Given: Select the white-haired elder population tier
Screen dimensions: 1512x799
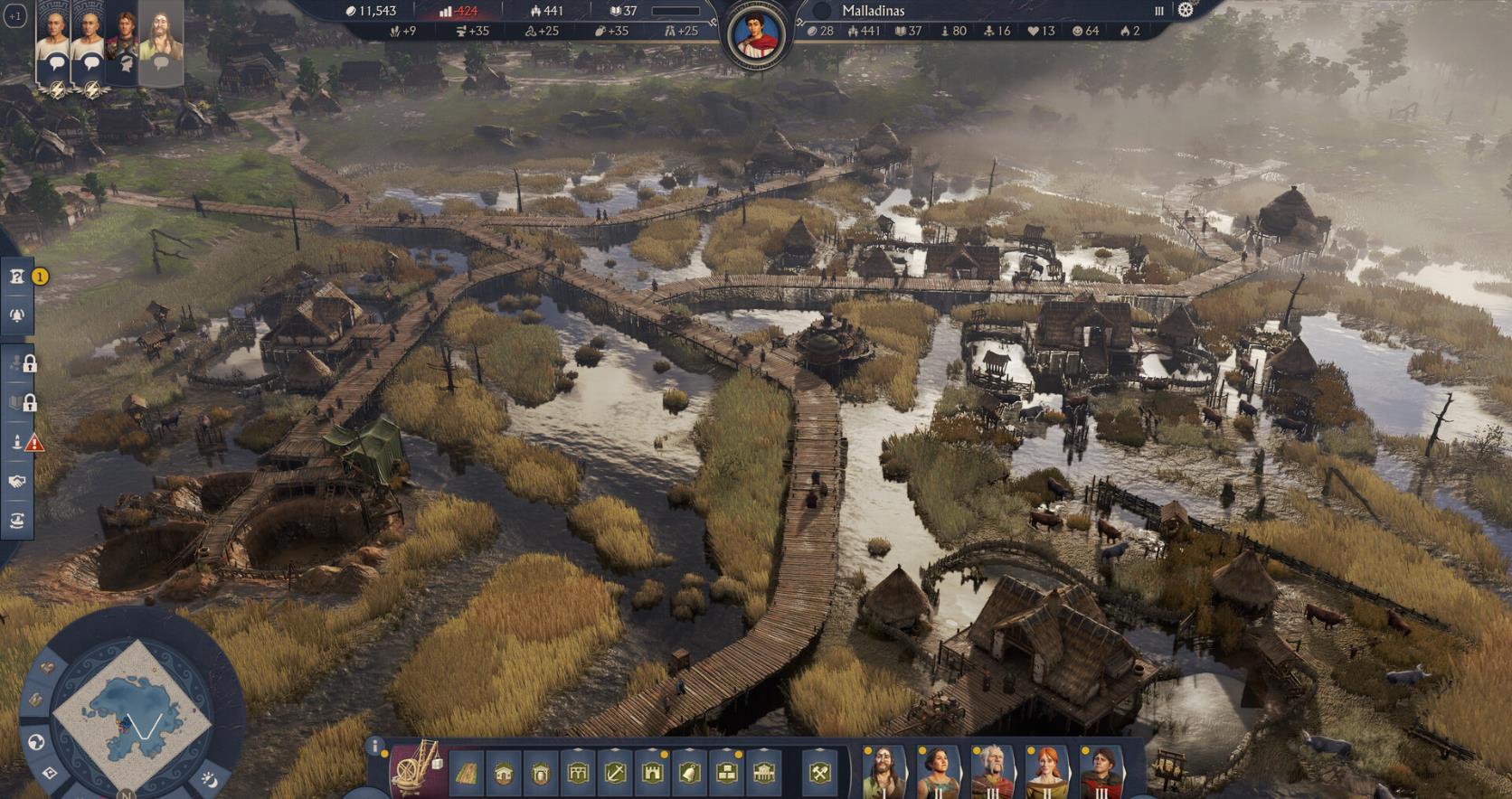Looking at the screenshot, I should pyautogui.click(x=992, y=771).
